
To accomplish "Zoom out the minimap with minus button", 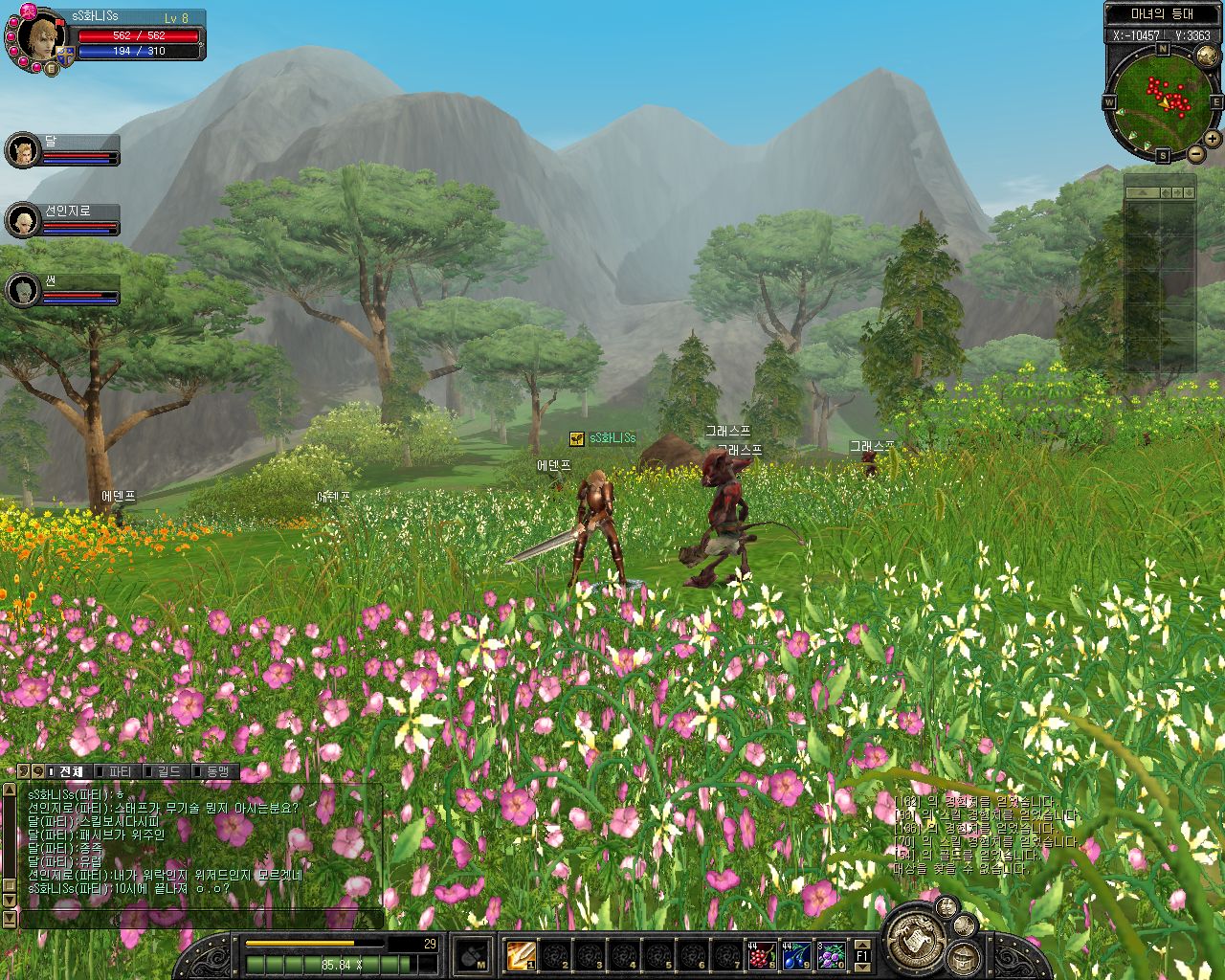I will [1195, 154].
